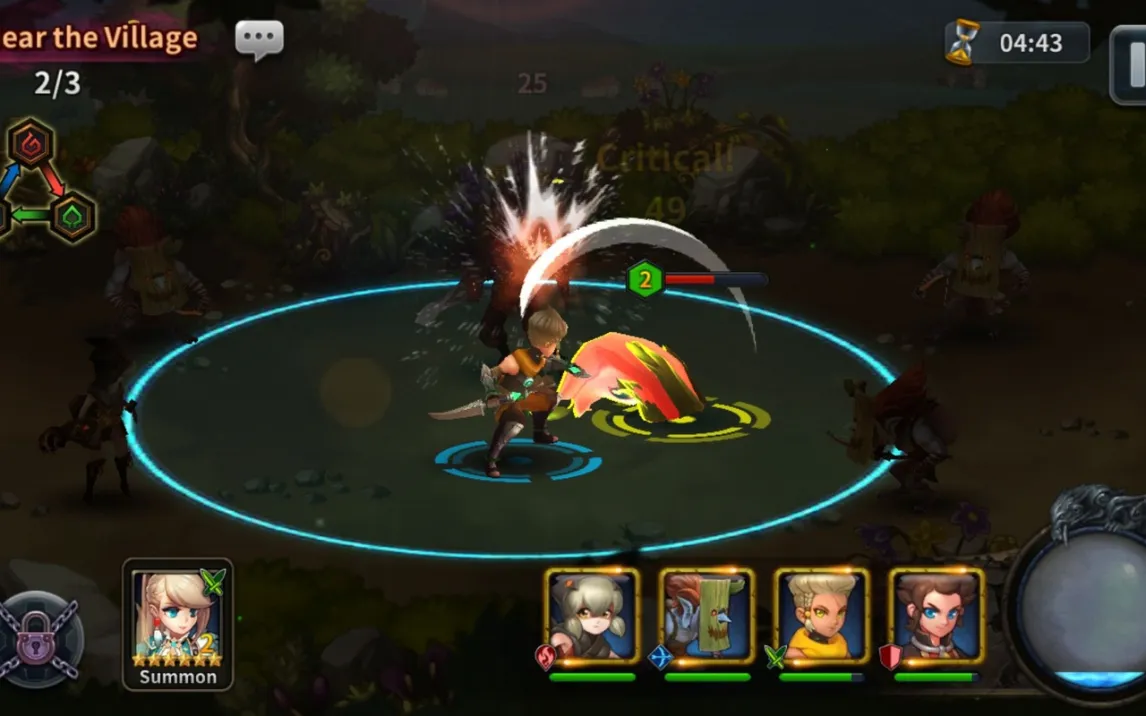The width and height of the screenshot is (1146, 716).
Task: Select the gray-haired fire hero portrait
Action: click(x=592, y=615)
